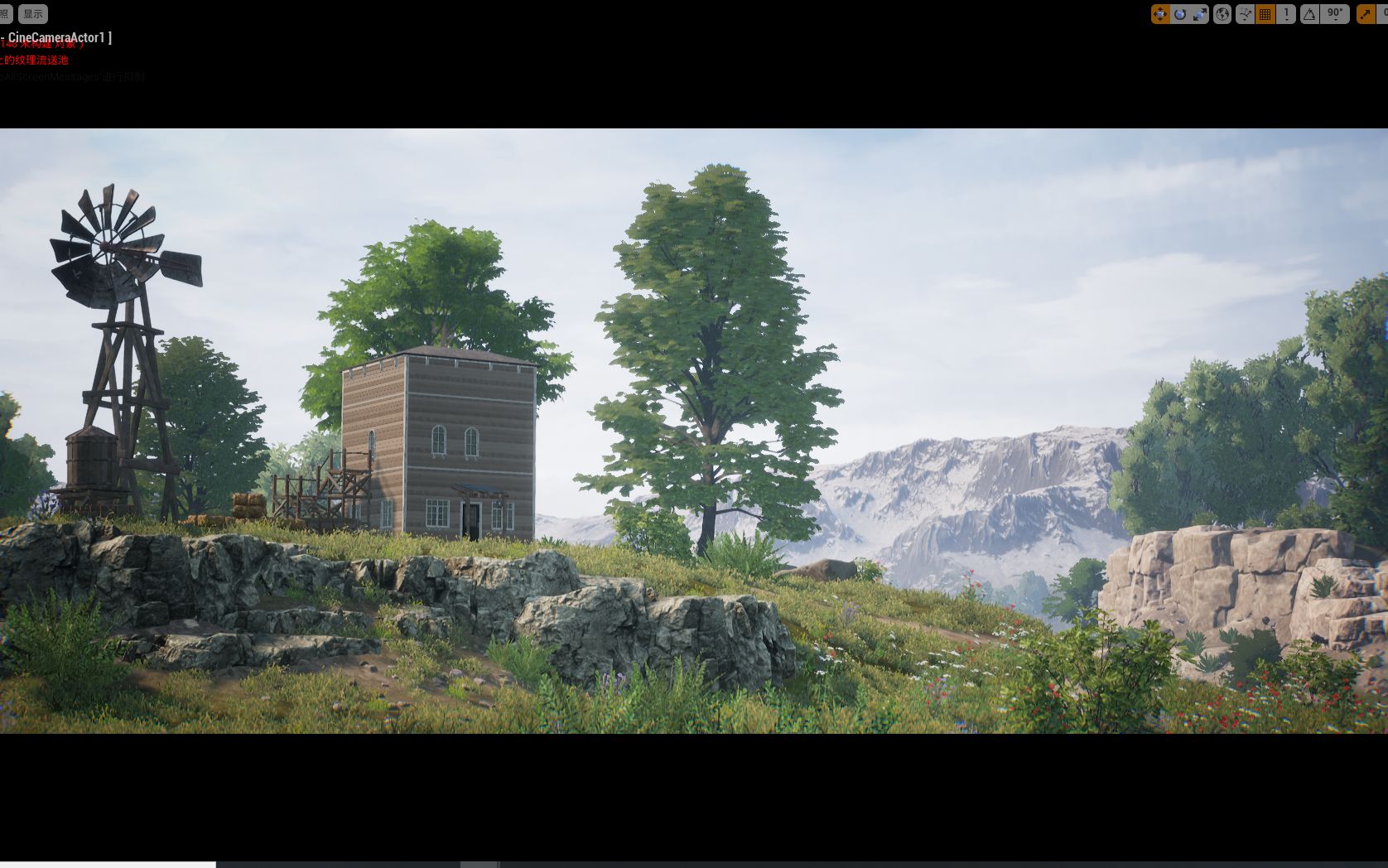Viewport: 1388px width, 868px height.
Task: Click the 90° rotation snap value button
Action: [x=1333, y=11]
